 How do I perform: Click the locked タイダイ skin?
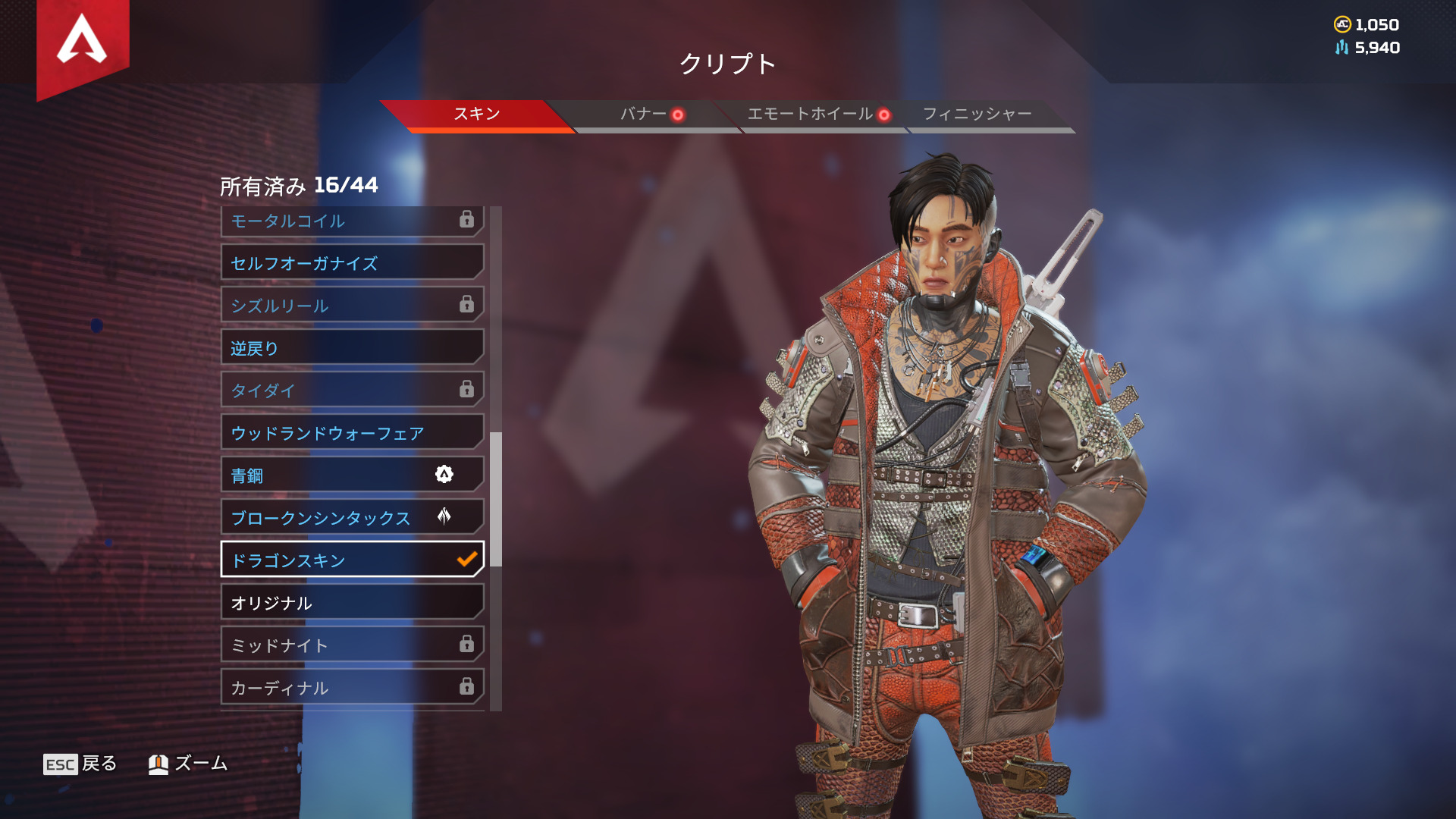click(352, 391)
